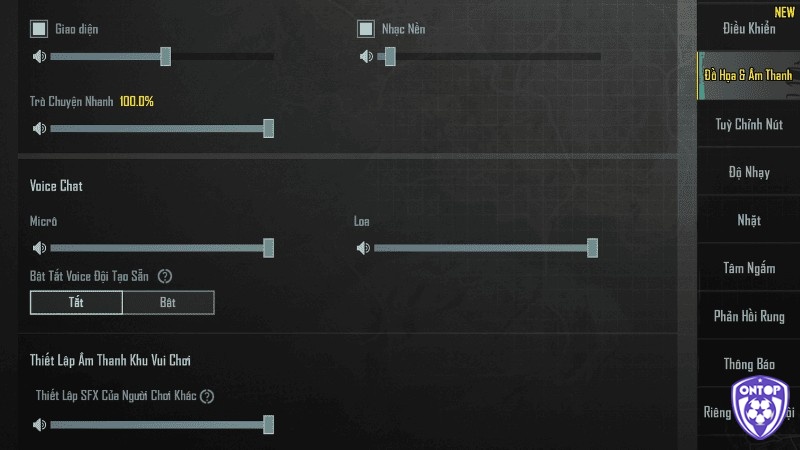This screenshot has height=450, width=800.
Task: Click the Giao diện volume slider
Action: [160, 57]
